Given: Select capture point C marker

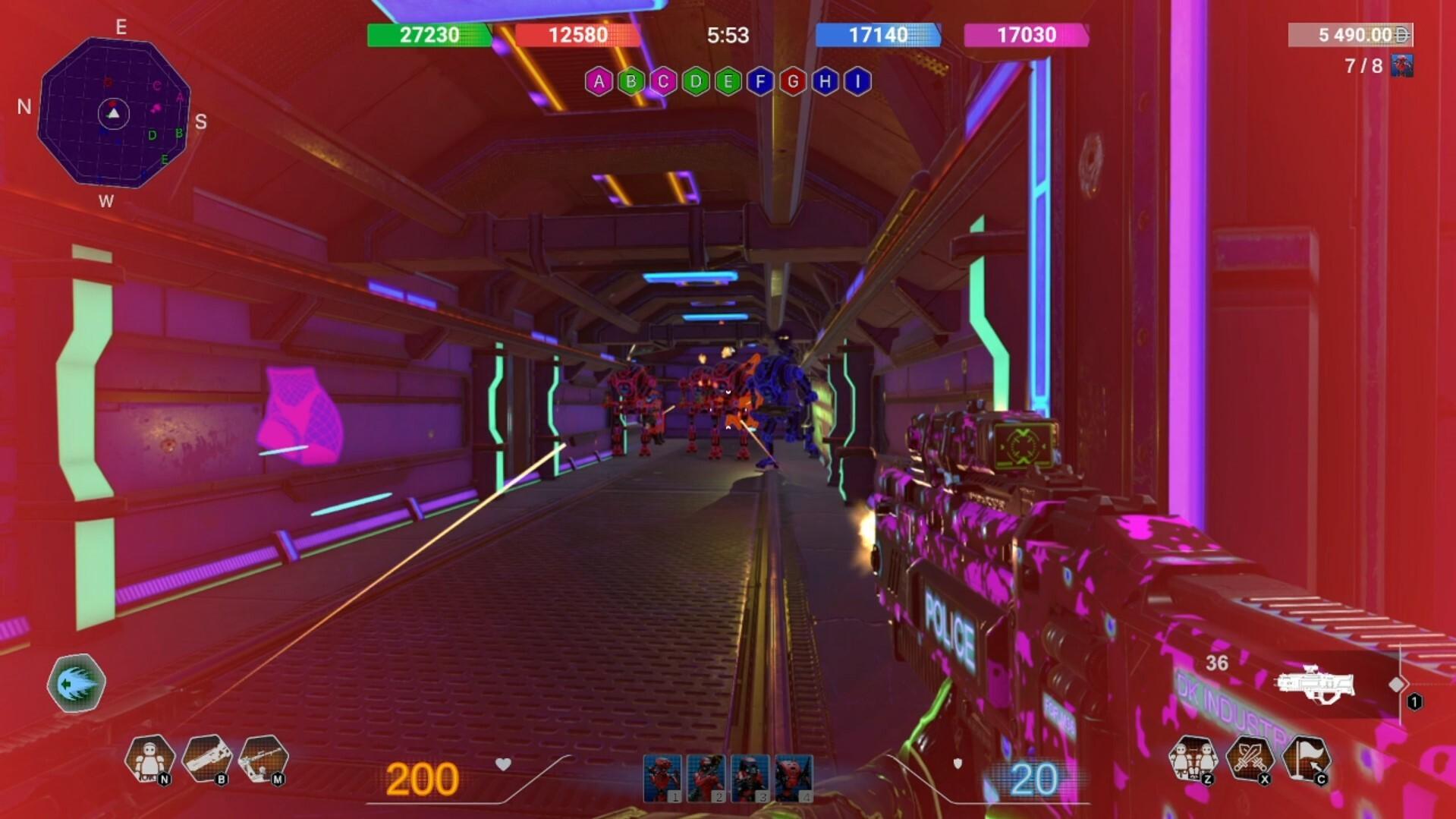Looking at the screenshot, I should (663, 81).
